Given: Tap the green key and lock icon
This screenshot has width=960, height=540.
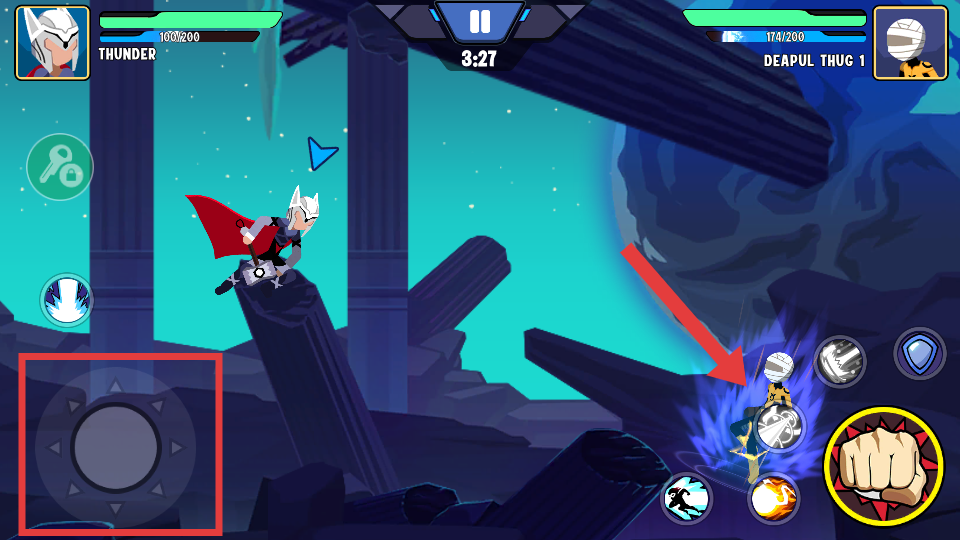Looking at the screenshot, I should pyautogui.click(x=60, y=167).
